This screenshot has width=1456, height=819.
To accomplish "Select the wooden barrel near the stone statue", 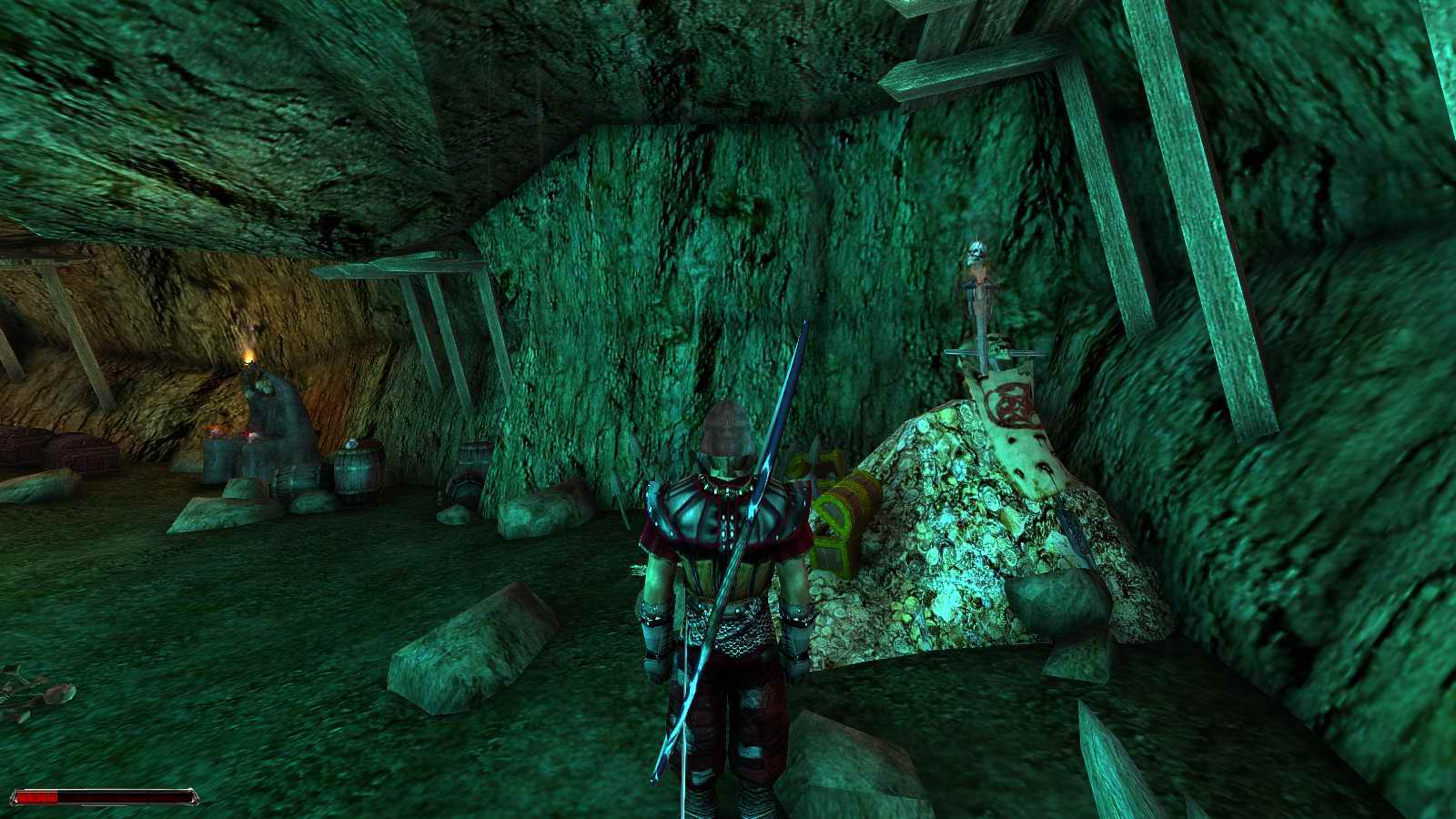I will (357, 470).
